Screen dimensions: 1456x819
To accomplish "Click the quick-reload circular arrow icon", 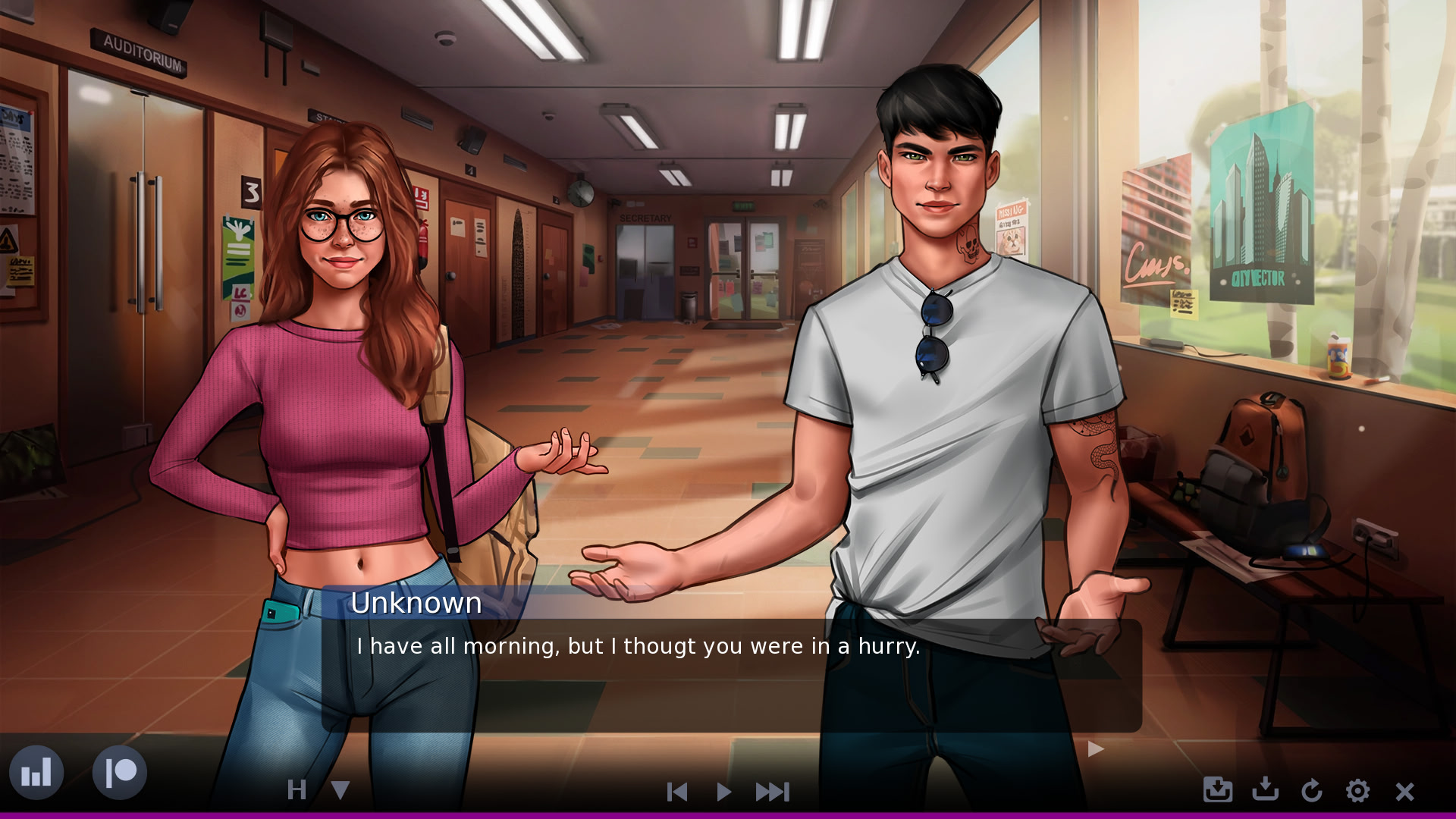I will [1313, 791].
